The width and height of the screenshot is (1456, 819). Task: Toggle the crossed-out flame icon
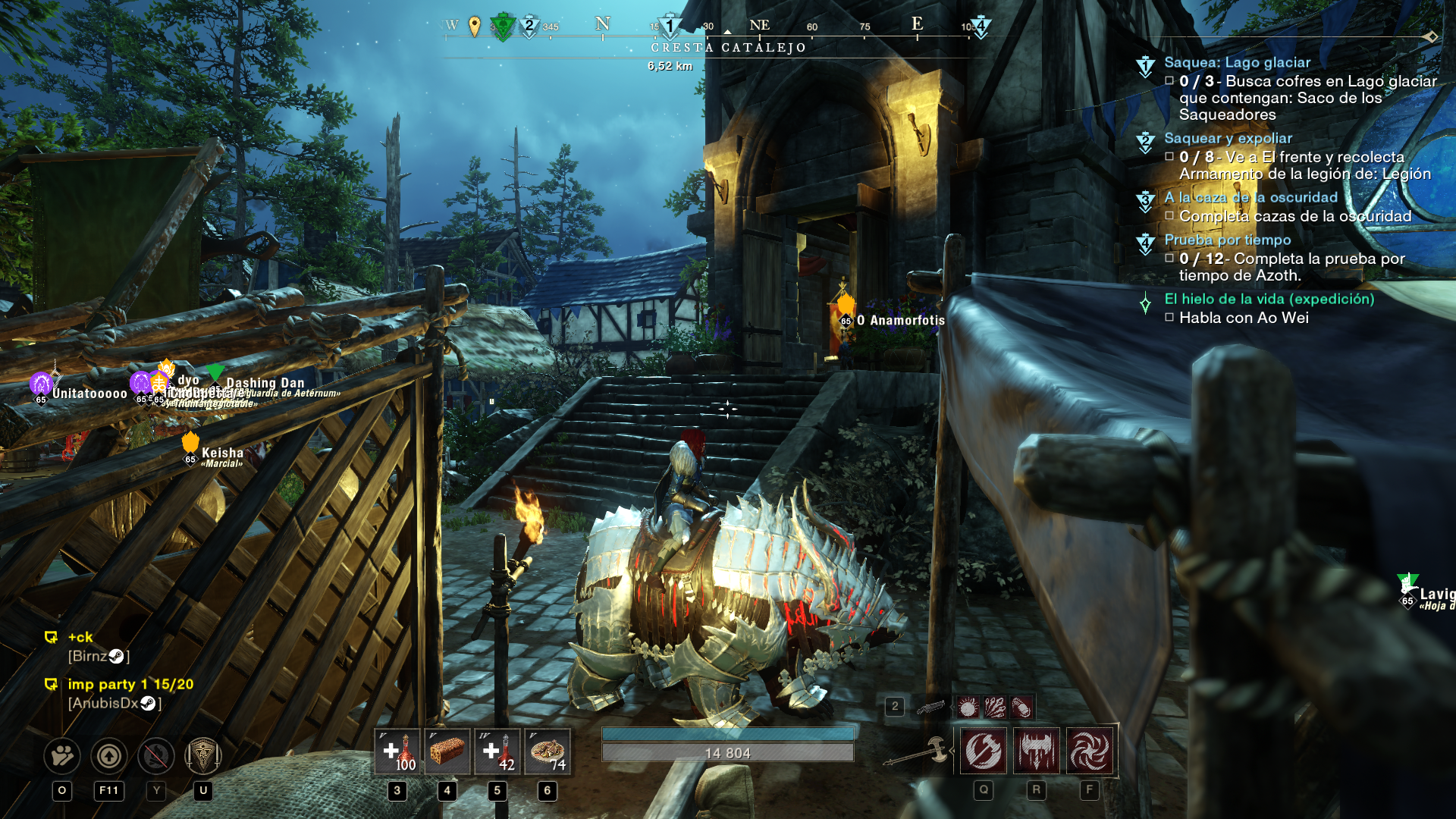(156, 755)
